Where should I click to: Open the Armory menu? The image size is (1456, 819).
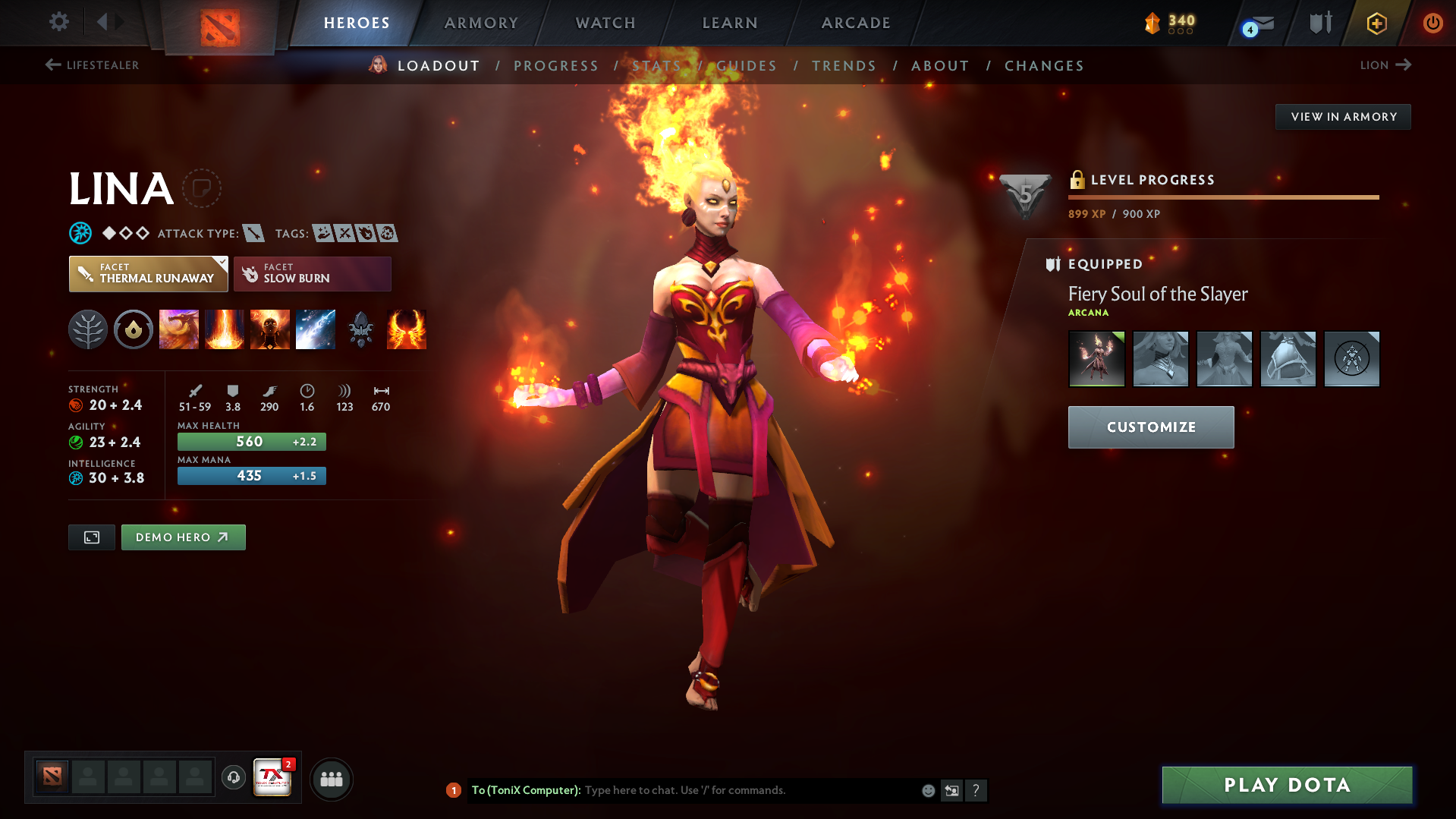[481, 23]
